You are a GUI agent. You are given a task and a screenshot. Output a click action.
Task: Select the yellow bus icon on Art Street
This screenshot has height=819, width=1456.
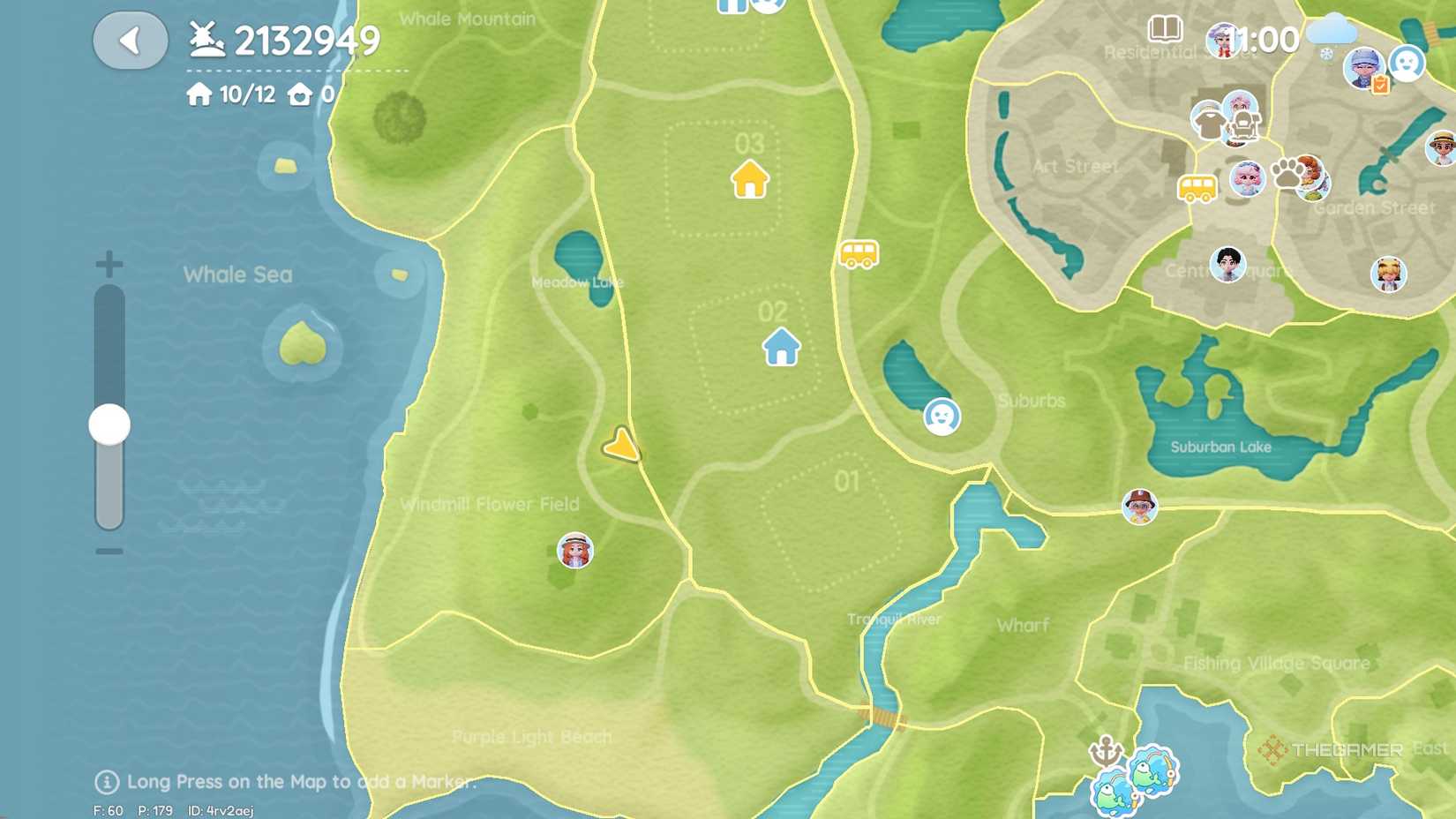1198,188
